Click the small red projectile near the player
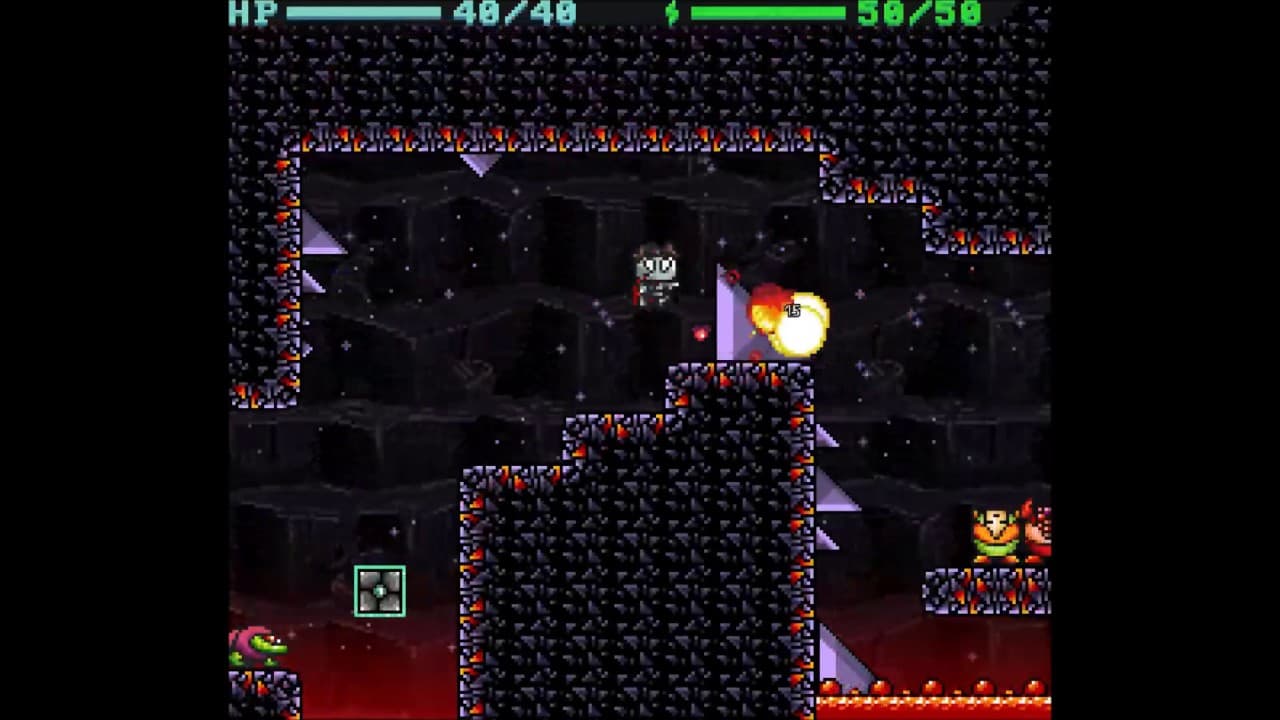The width and height of the screenshot is (1280, 720). (x=700, y=333)
